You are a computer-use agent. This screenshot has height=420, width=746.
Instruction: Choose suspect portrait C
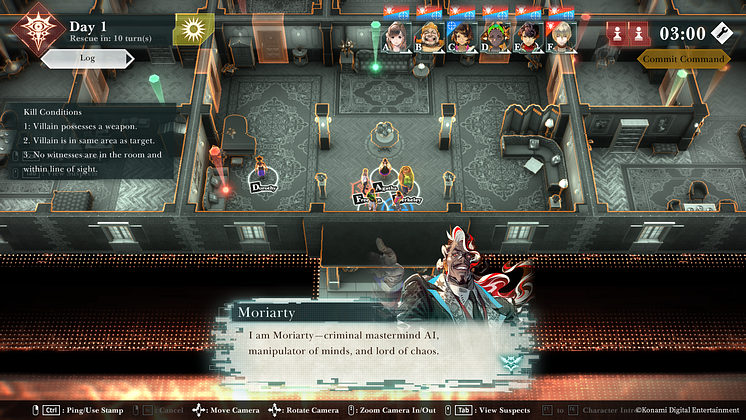click(x=463, y=35)
